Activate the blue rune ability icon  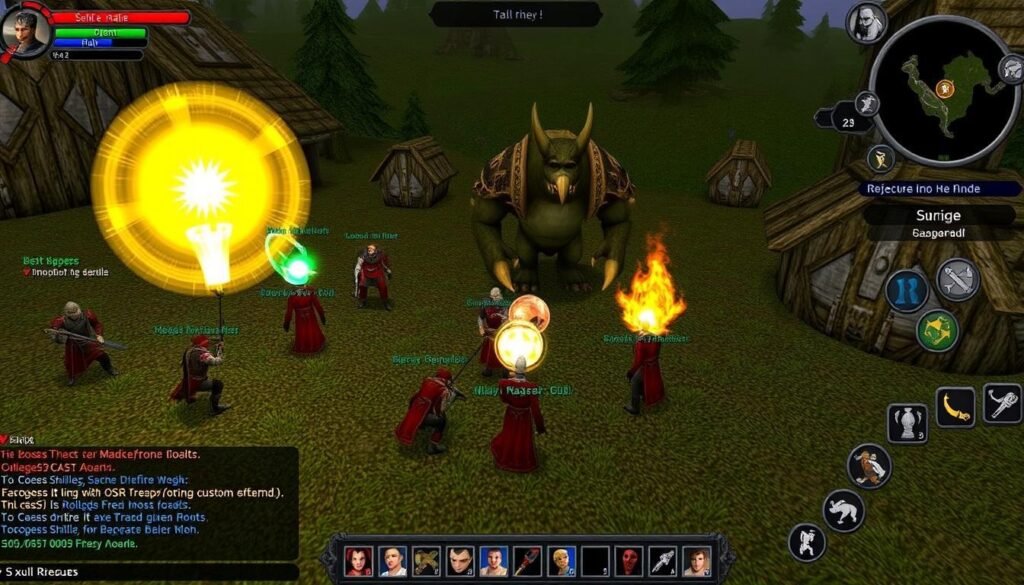[908, 290]
